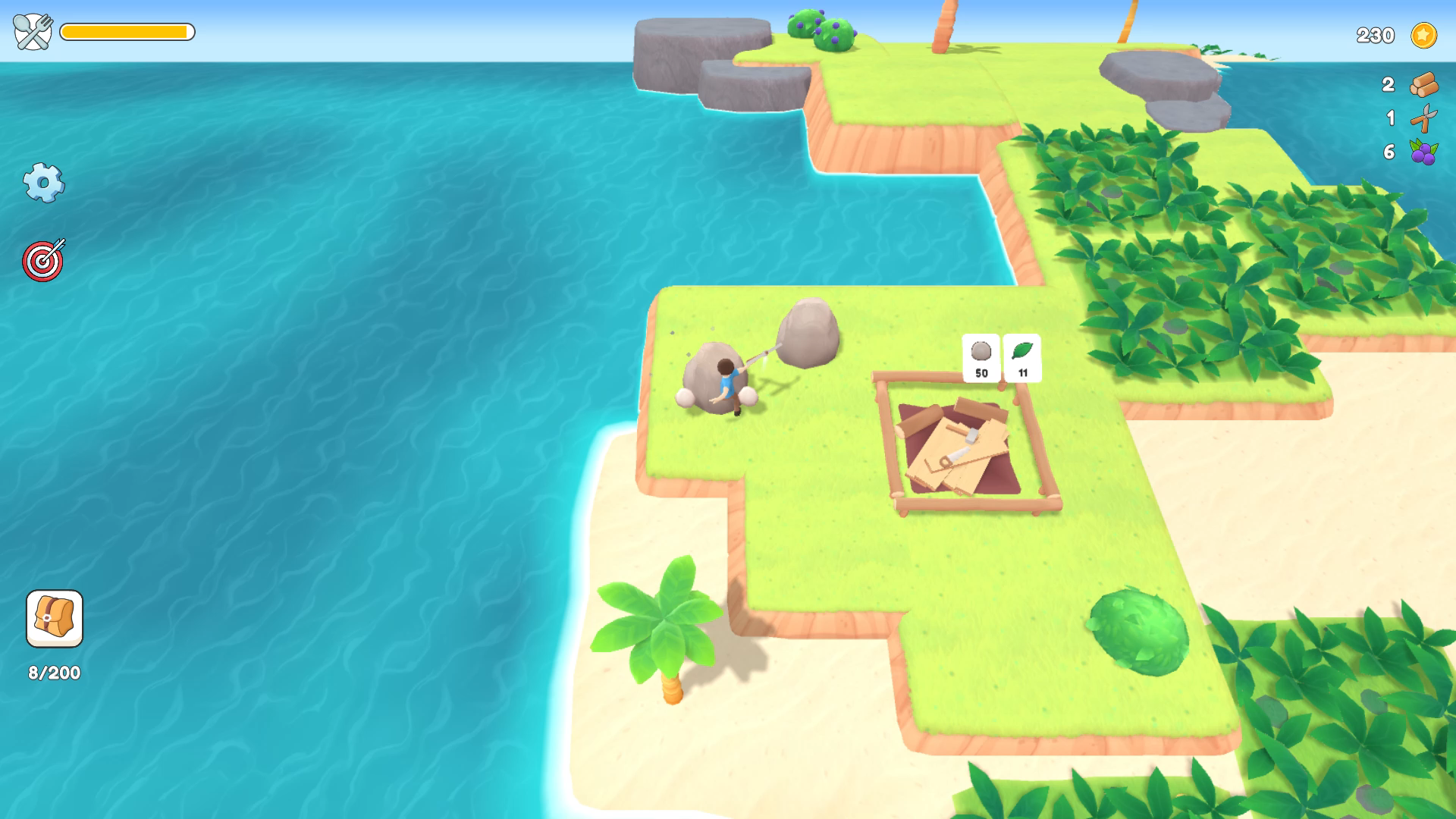Click the green leaf icon on the 11 card

[1022, 351]
